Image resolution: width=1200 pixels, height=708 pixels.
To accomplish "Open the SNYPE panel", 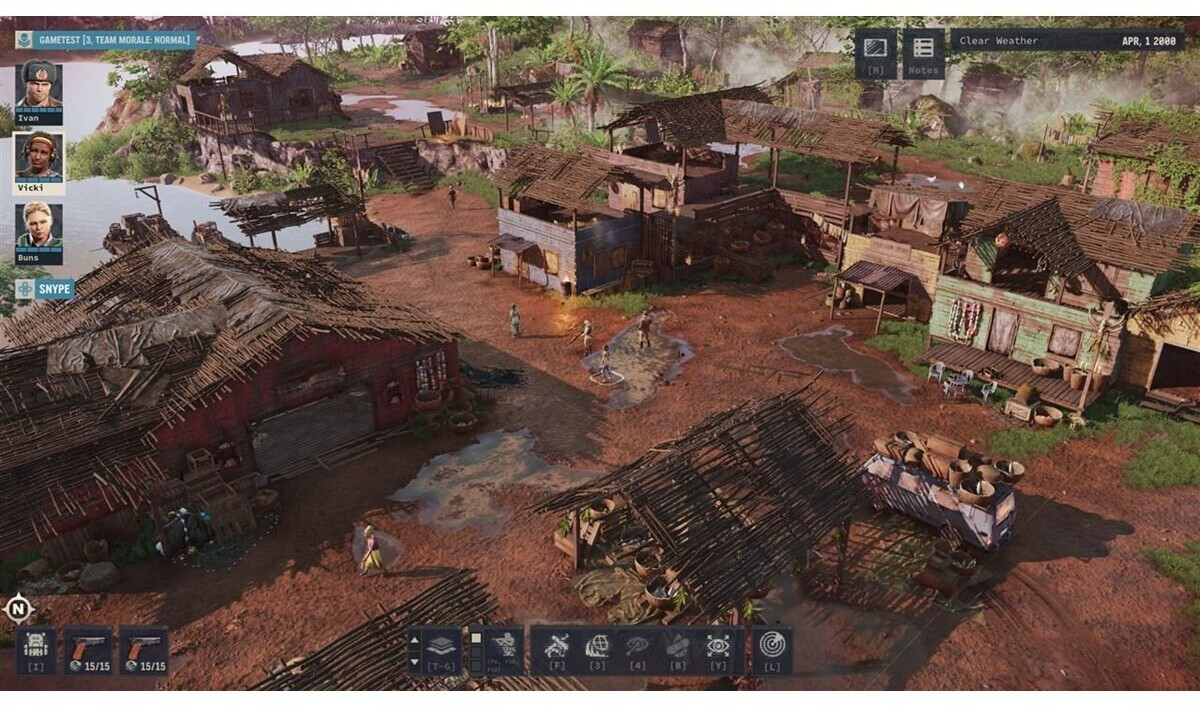I will [x=45, y=289].
